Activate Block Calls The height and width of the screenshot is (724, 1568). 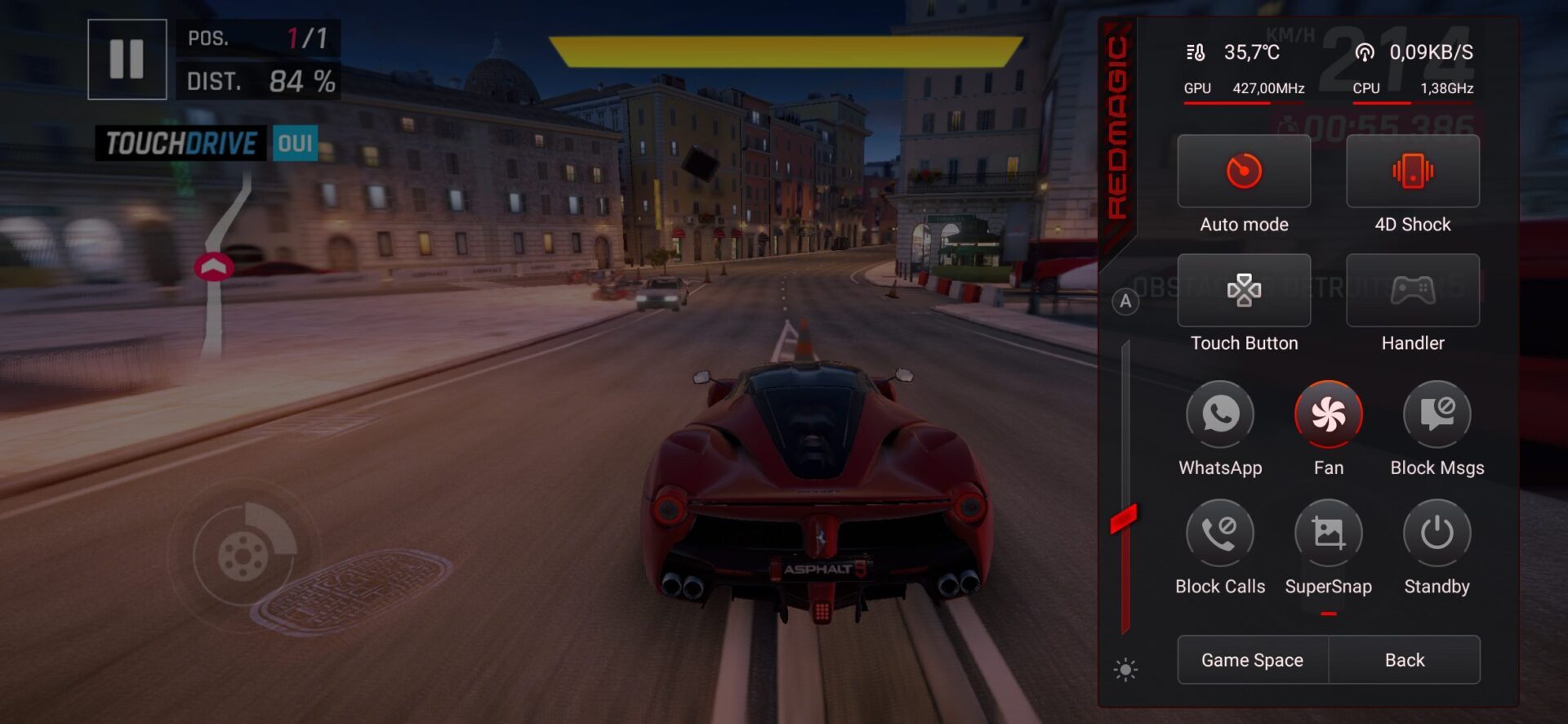pos(1220,533)
